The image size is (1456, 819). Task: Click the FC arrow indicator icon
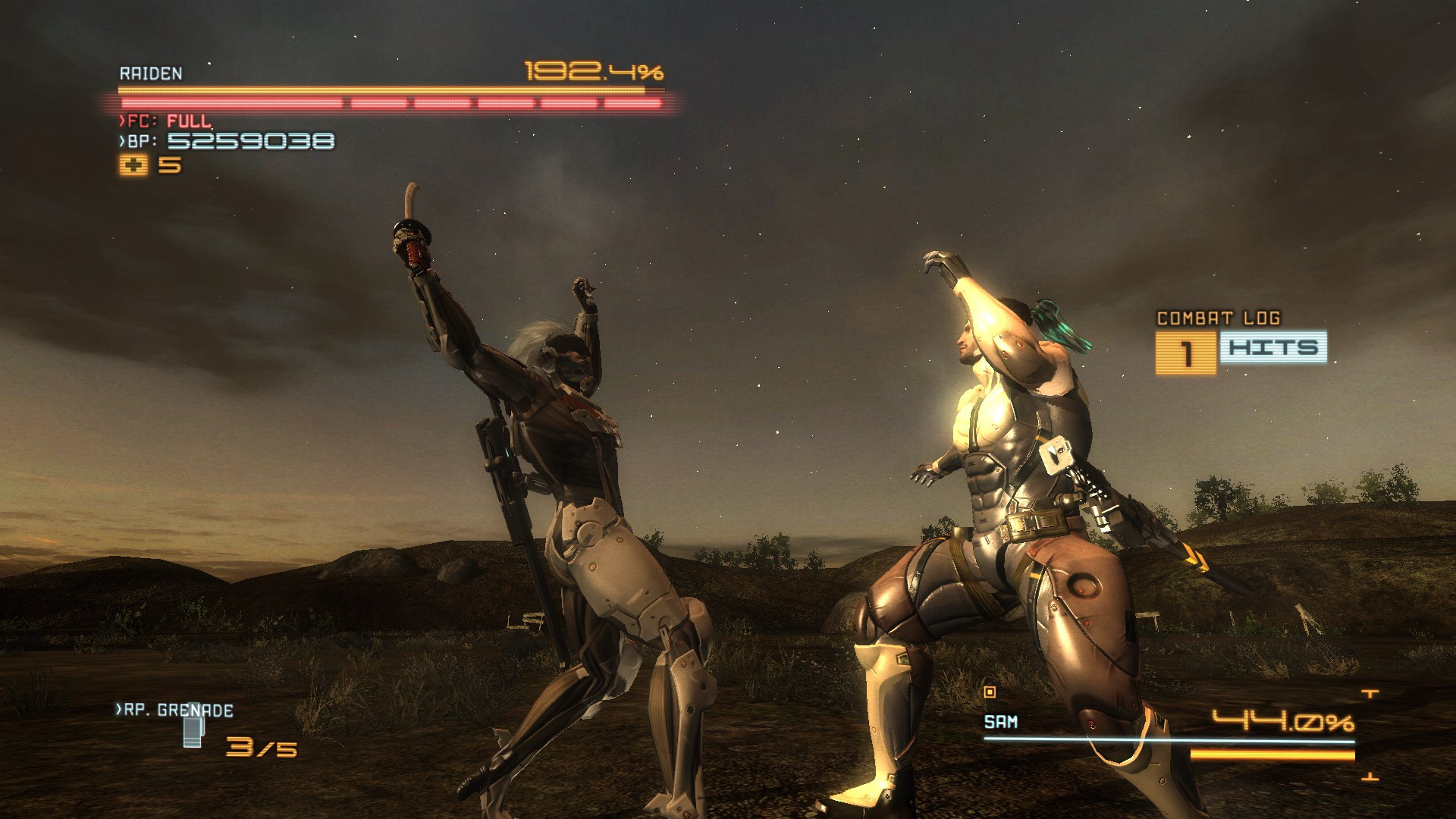[x=124, y=119]
